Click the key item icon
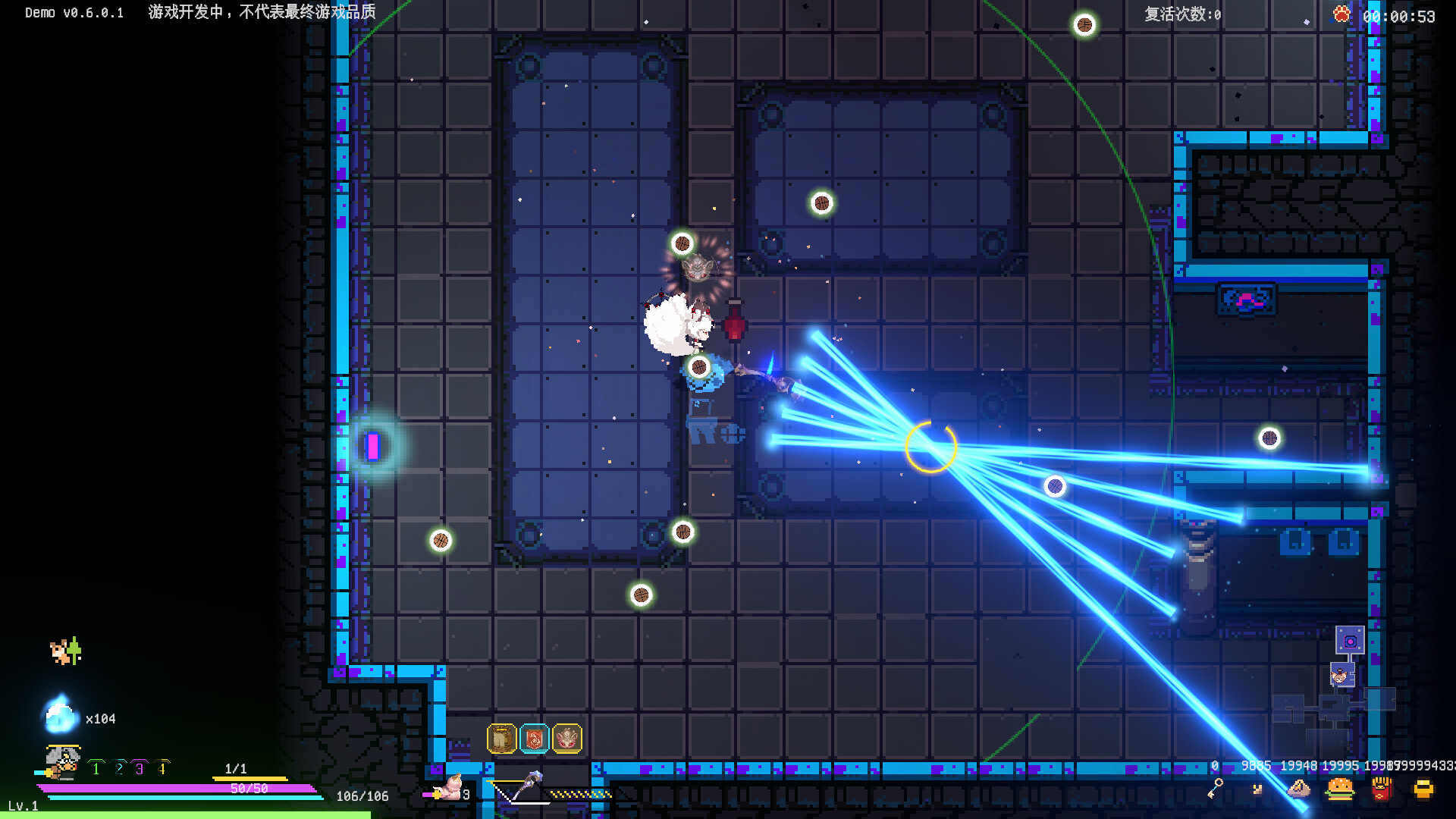The image size is (1456, 819). click(x=1216, y=789)
